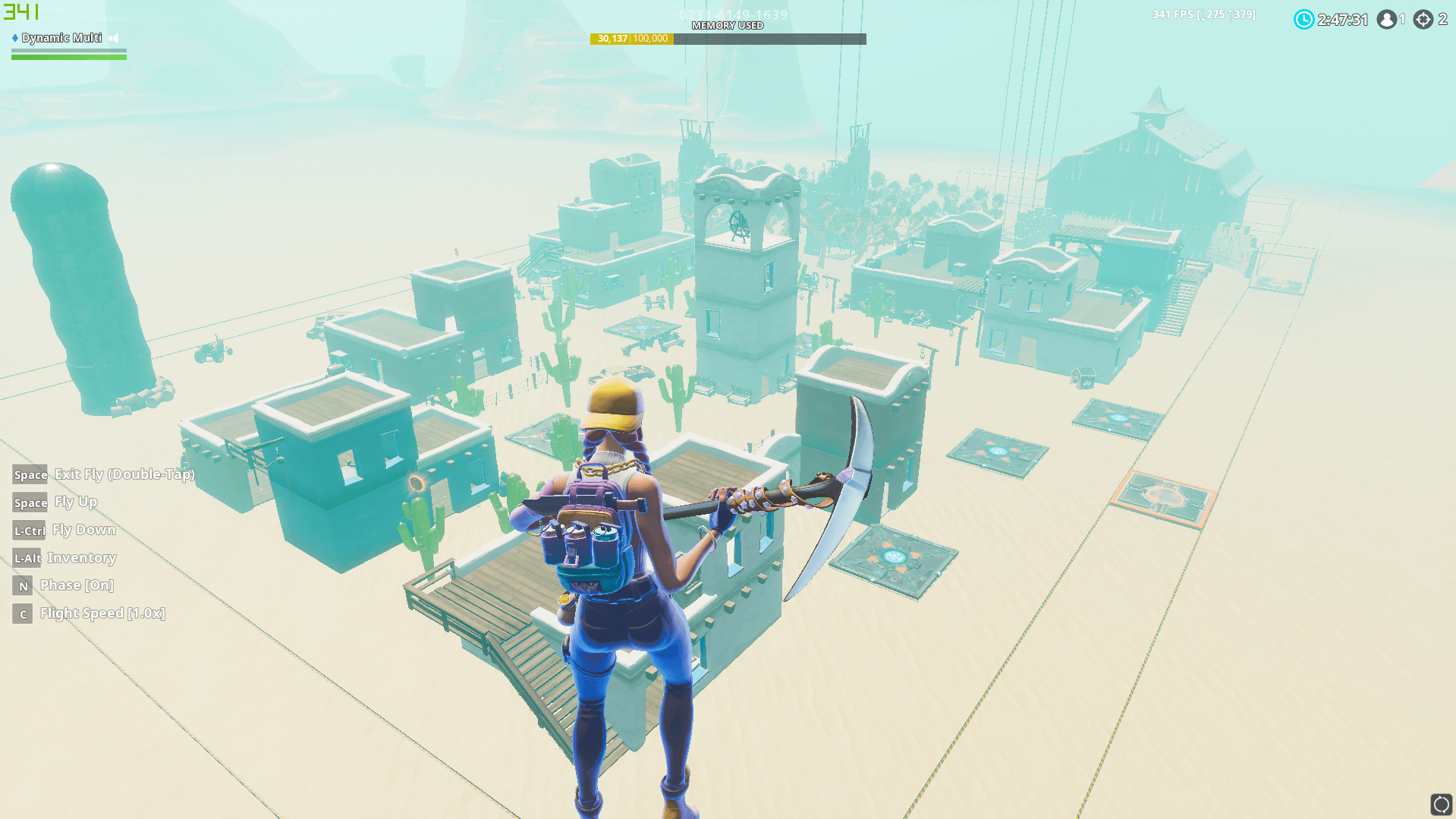Click the eliminations crosshair icon
The height and width of the screenshot is (819, 1456).
(1423, 20)
